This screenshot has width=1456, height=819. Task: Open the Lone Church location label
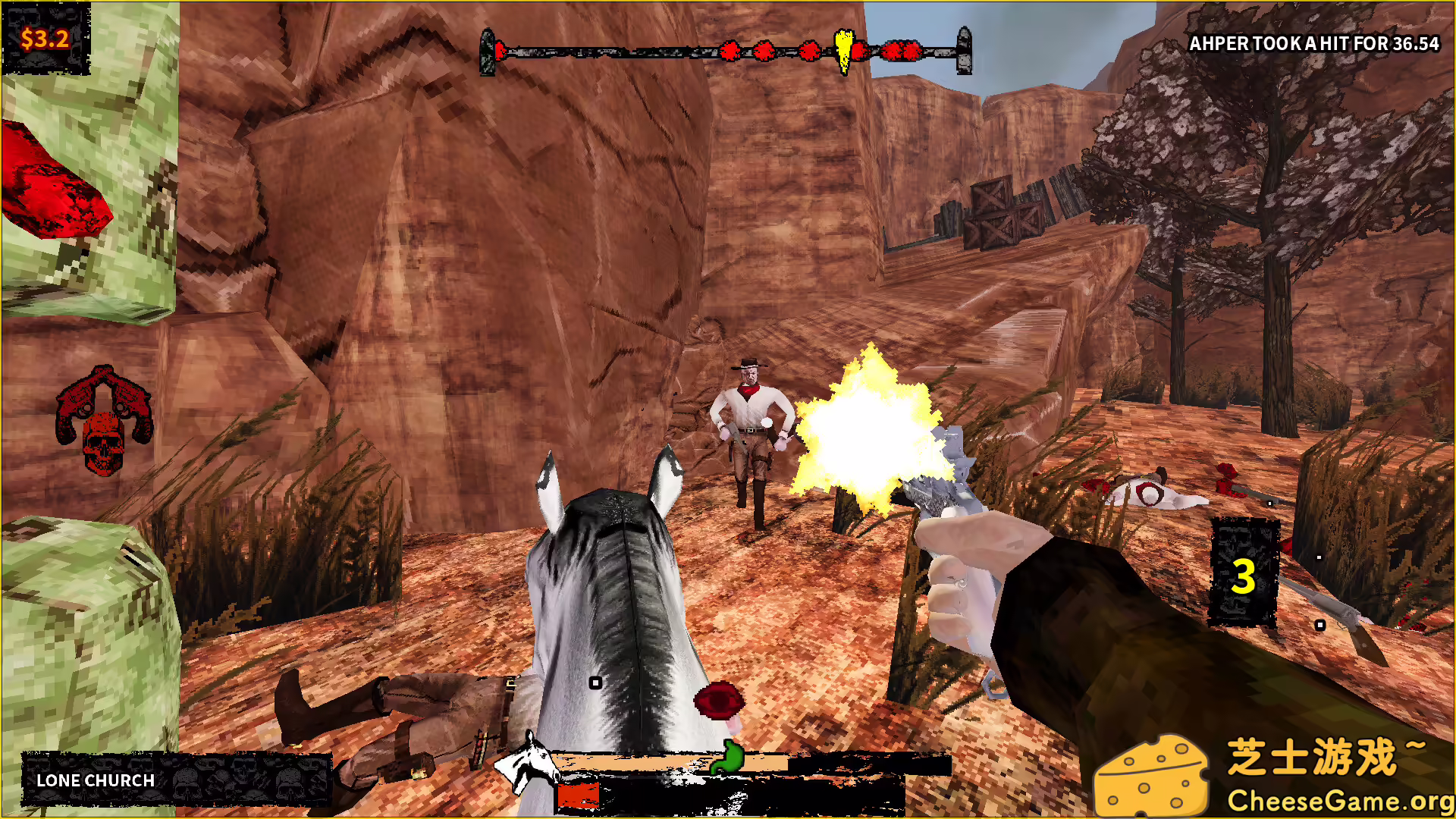coord(96,780)
